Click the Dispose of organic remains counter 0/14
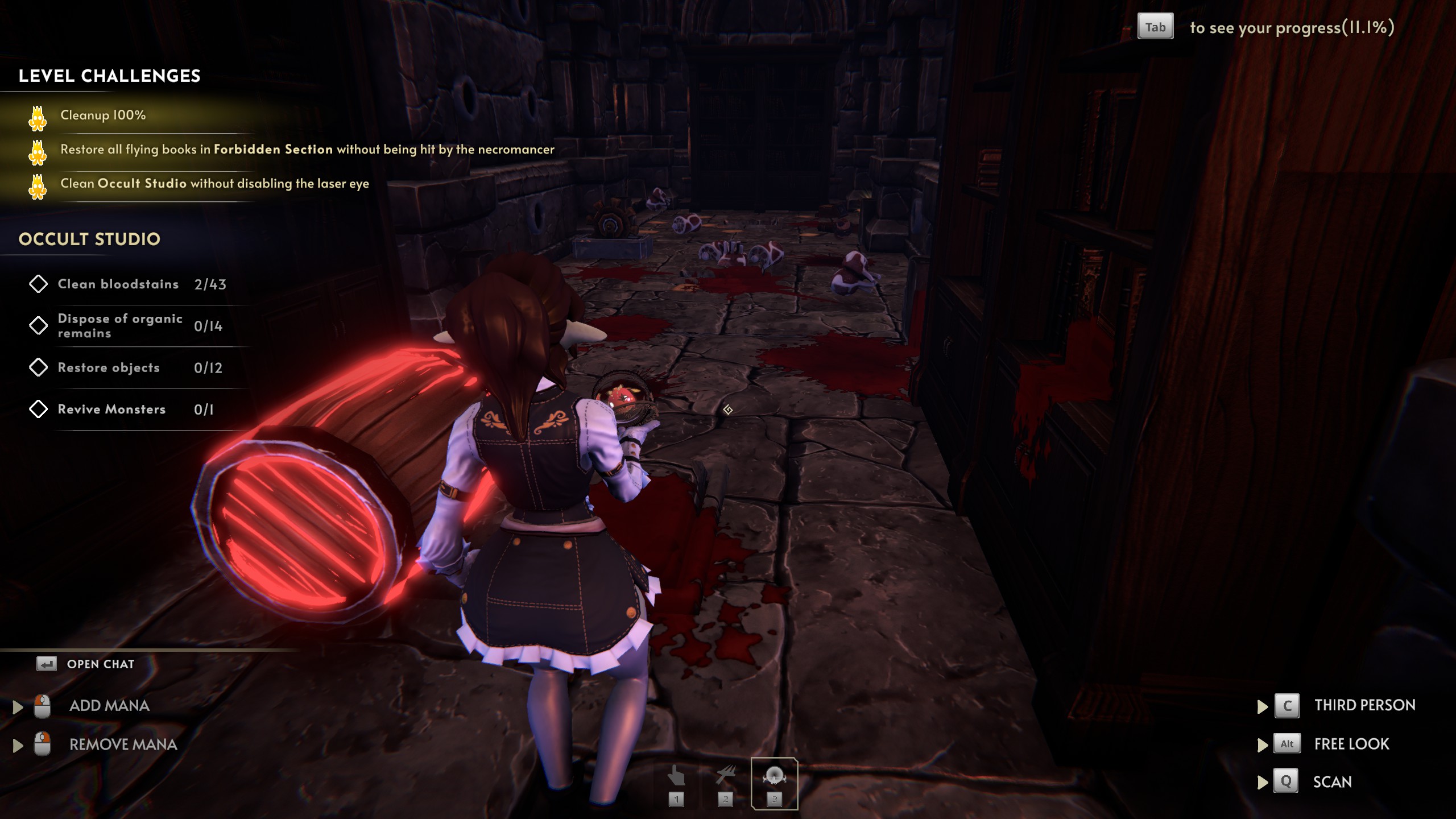Image resolution: width=1456 pixels, height=819 pixels. coord(208,325)
